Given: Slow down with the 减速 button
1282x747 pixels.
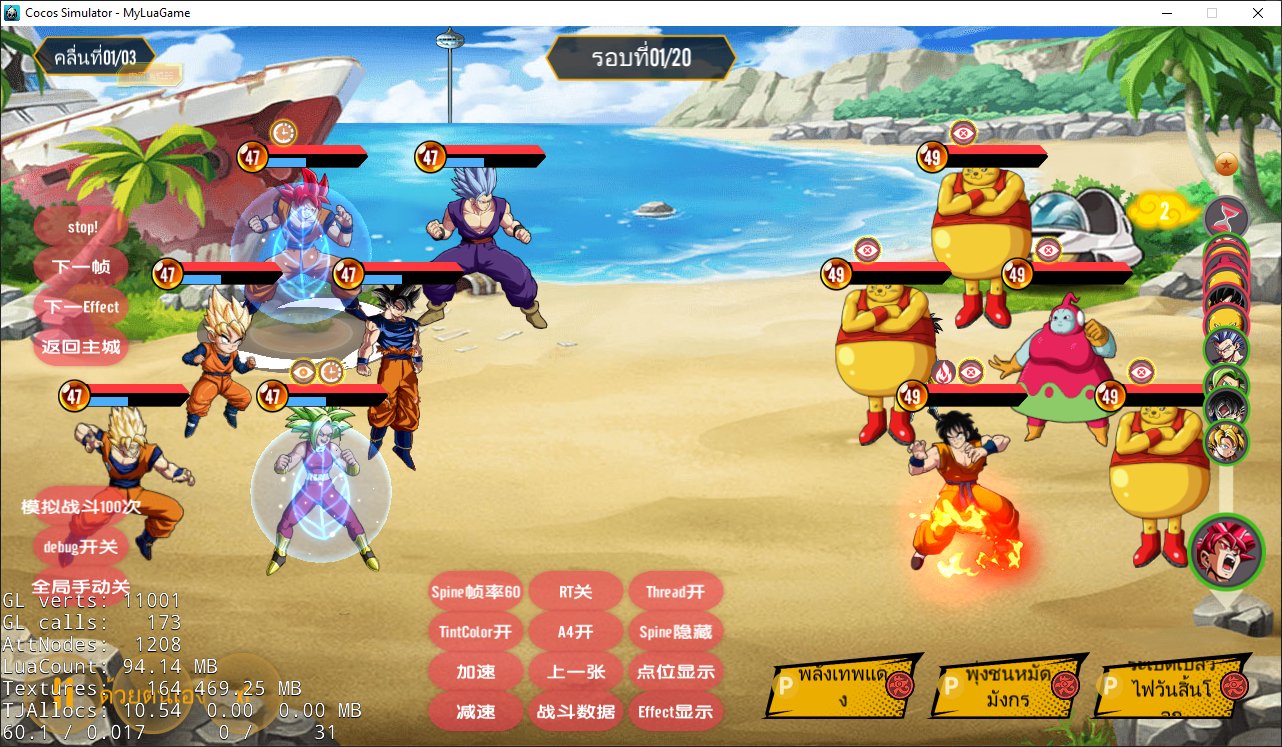Looking at the screenshot, I should (x=476, y=712).
